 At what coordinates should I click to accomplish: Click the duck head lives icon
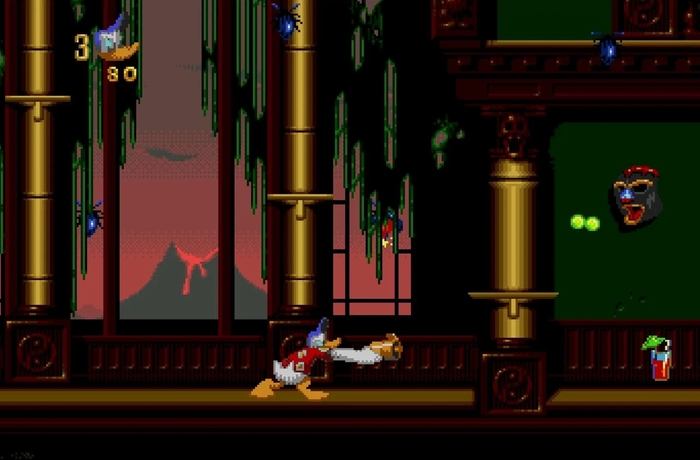coord(114,44)
